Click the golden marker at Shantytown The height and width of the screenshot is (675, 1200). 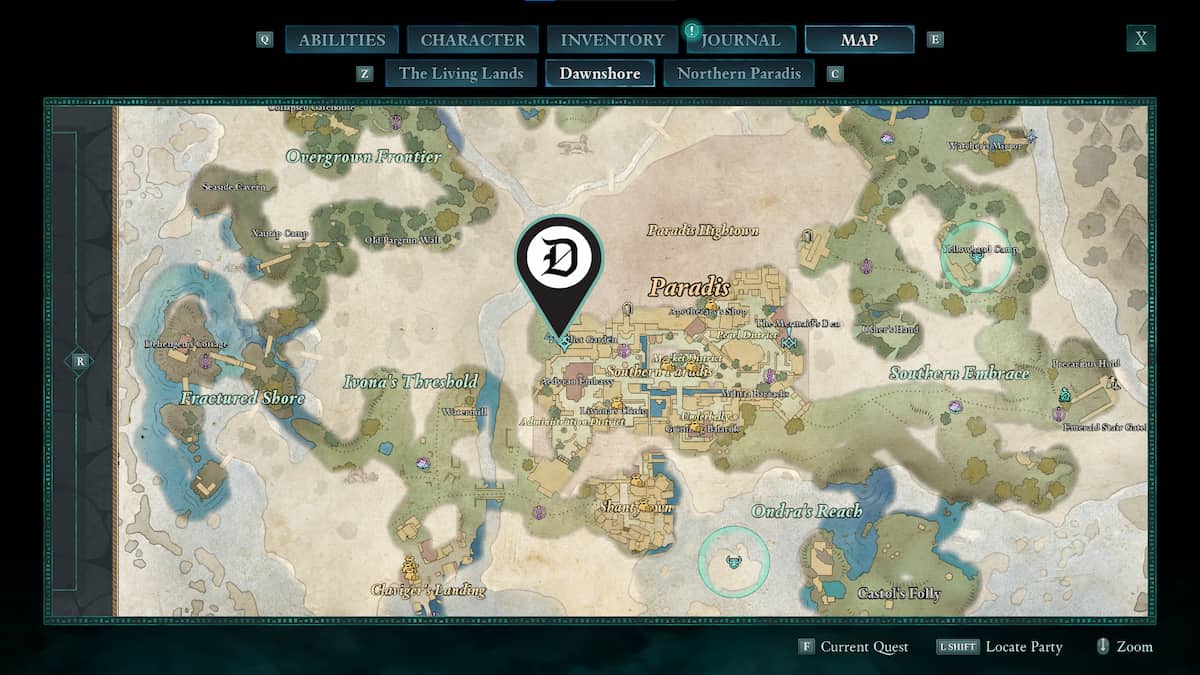tap(645, 503)
